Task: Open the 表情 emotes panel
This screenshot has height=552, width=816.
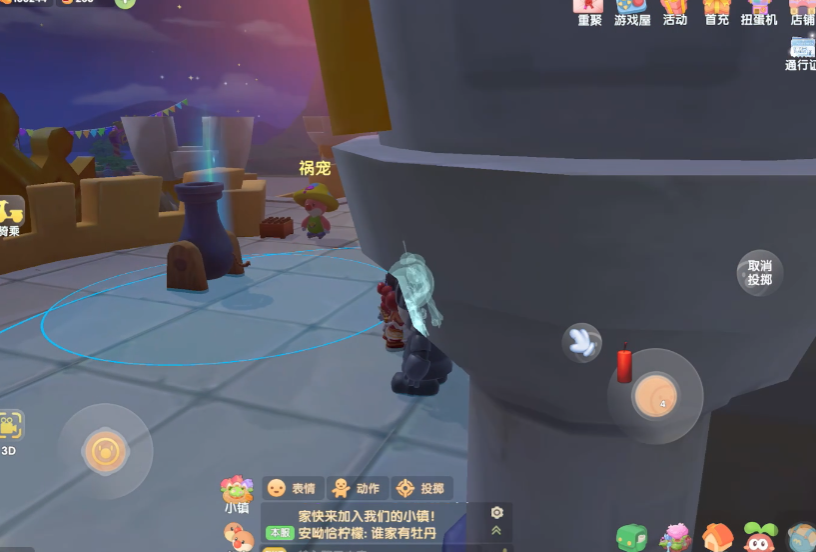Action: coord(291,488)
